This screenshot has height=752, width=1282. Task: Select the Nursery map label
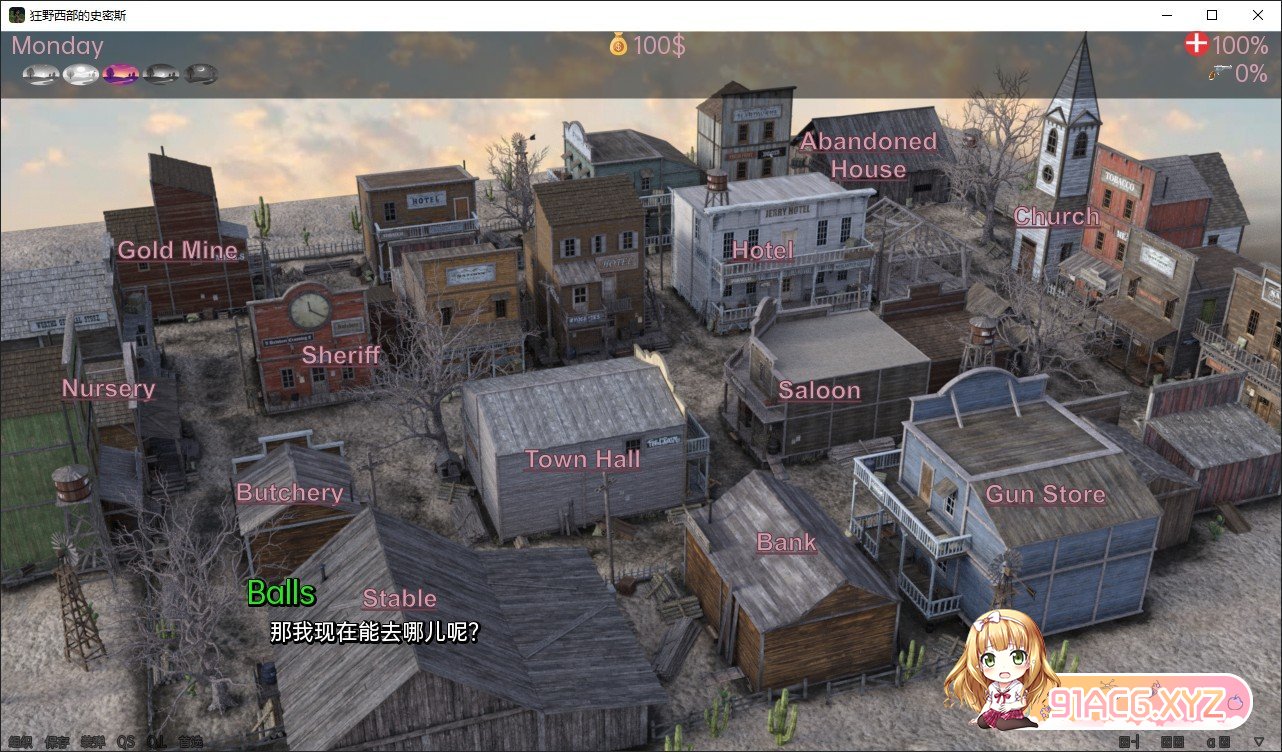click(x=108, y=389)
